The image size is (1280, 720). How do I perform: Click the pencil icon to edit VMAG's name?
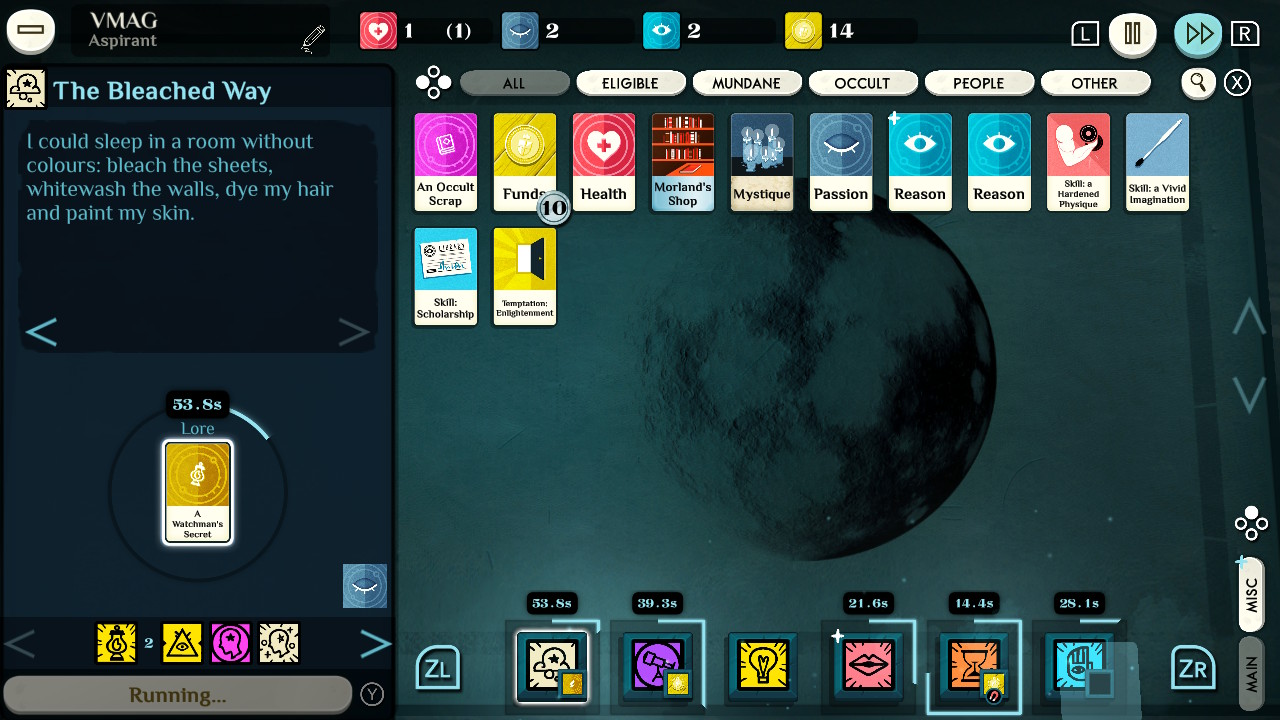(x=312, y=33)
